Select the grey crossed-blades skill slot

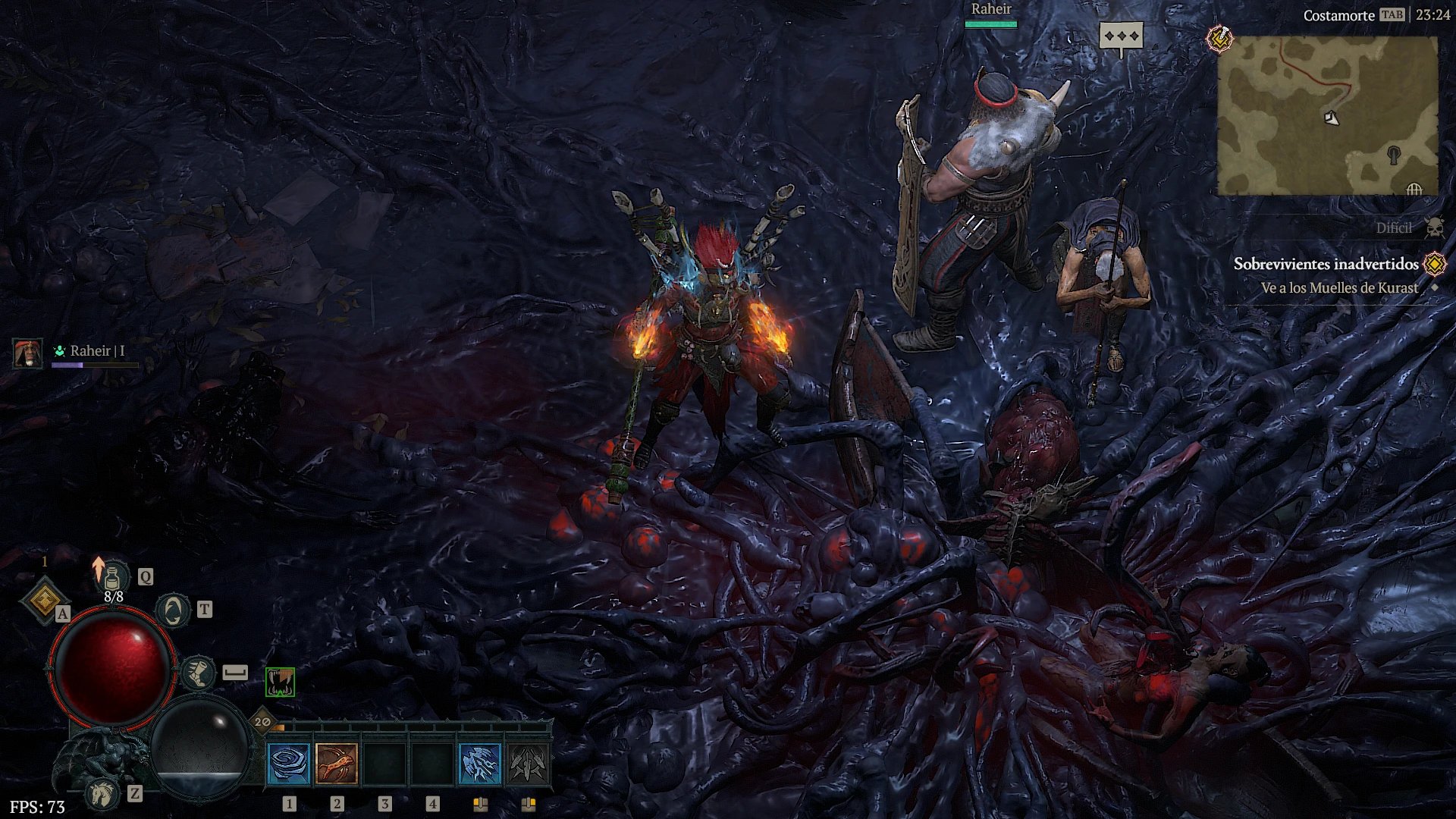(528, 763)
